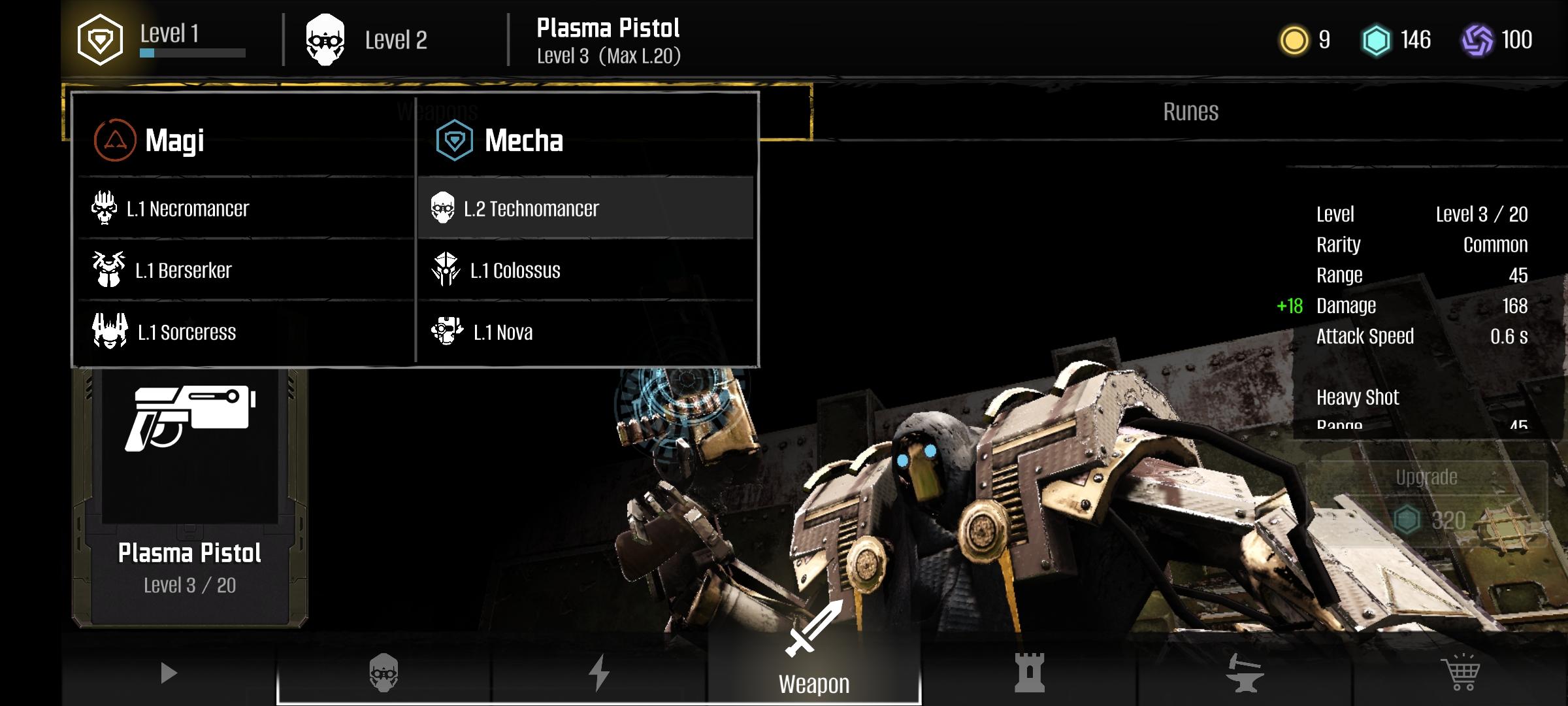This screenshot has width=1568, height=706.
Task: Open the lightning bolt skills tab
Action: point(598,673)
